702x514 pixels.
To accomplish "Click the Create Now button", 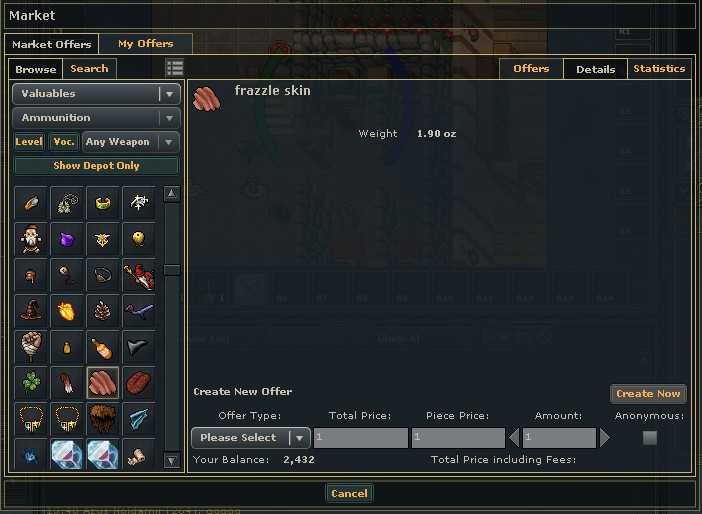I will click(648, 394).
